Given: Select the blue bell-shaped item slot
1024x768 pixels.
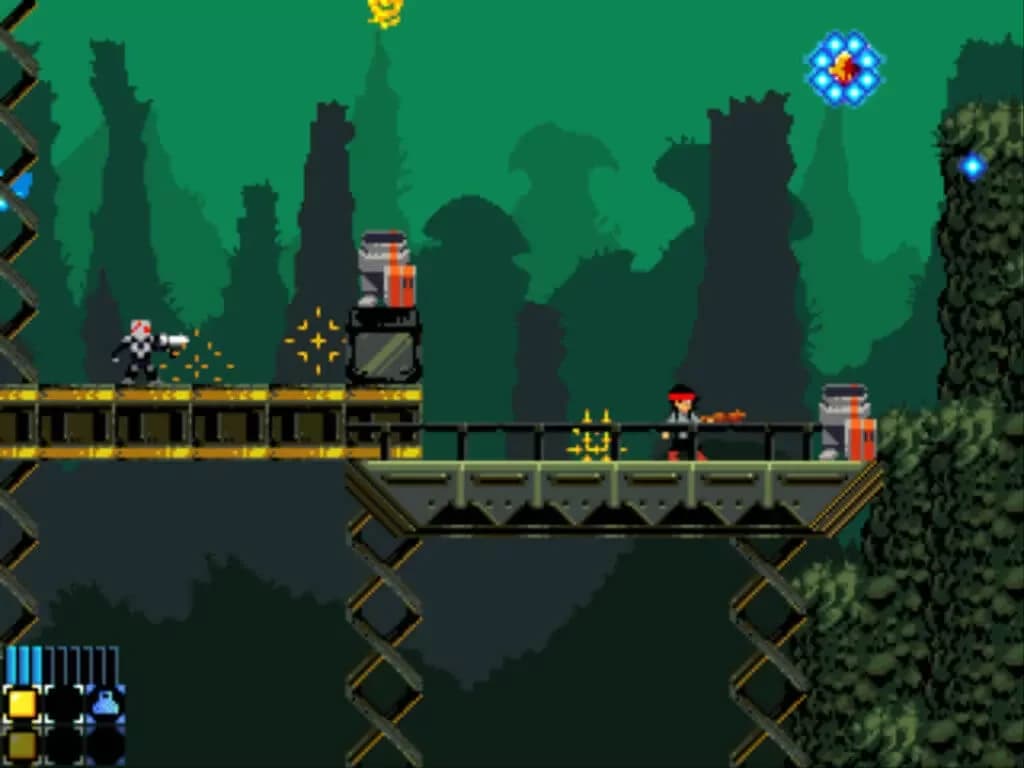Looking at the screenshot, I should (x=105, y=704).
